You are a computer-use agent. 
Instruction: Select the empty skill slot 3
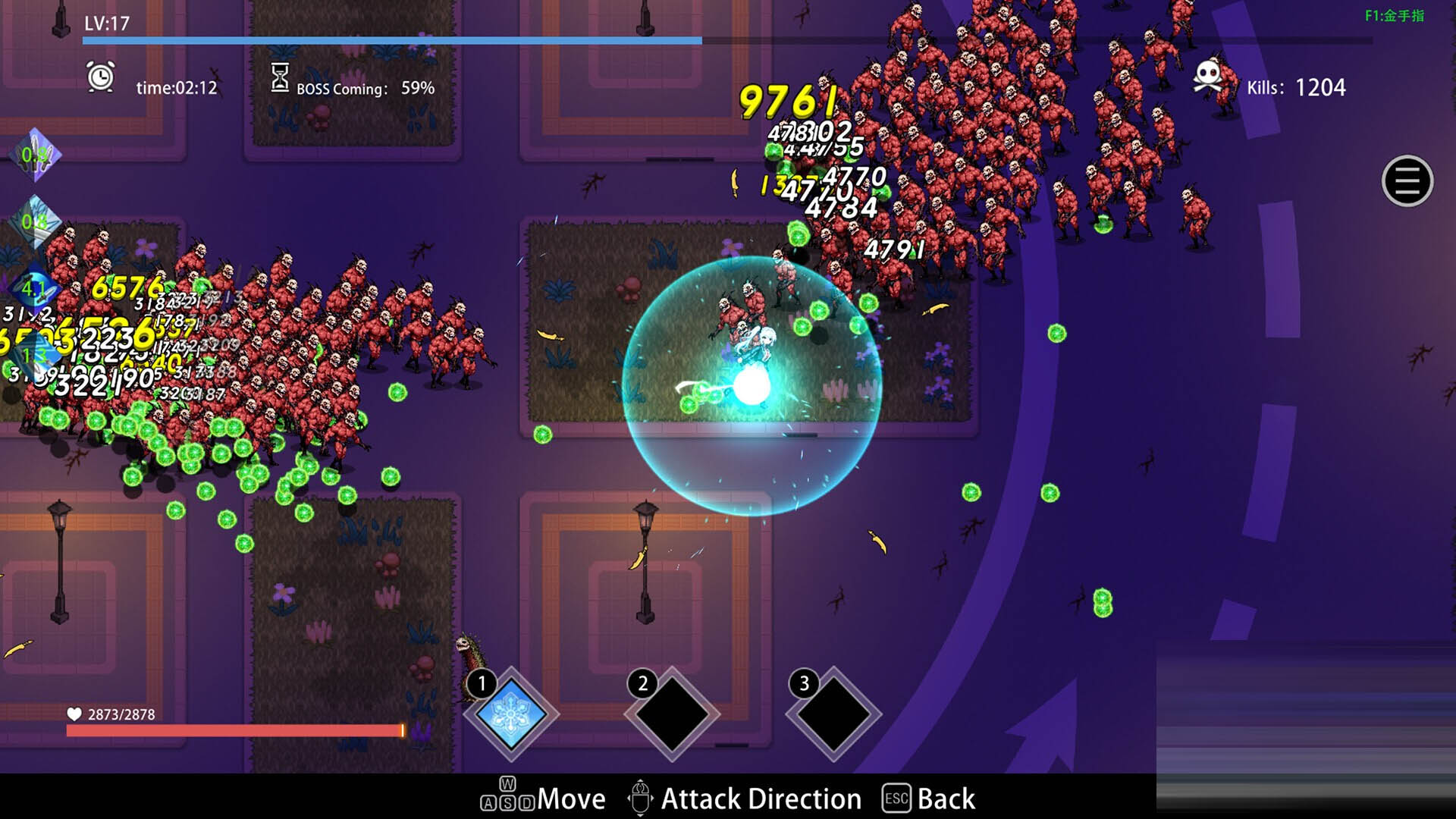833,714
